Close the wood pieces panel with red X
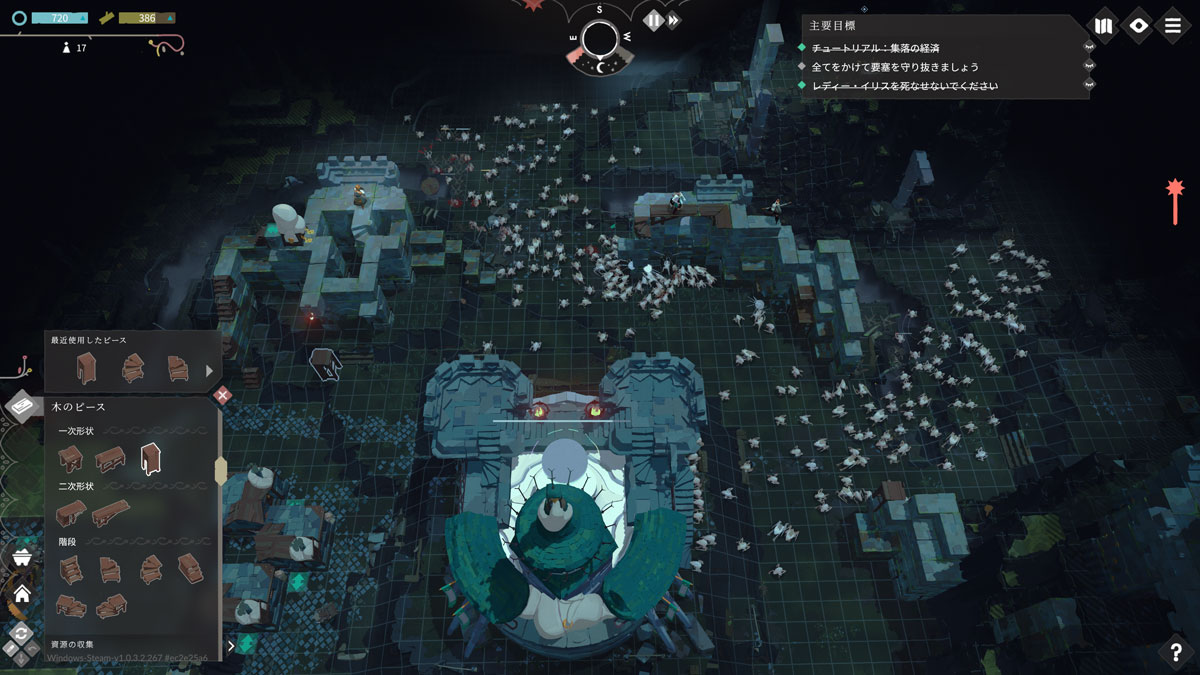 222,396
